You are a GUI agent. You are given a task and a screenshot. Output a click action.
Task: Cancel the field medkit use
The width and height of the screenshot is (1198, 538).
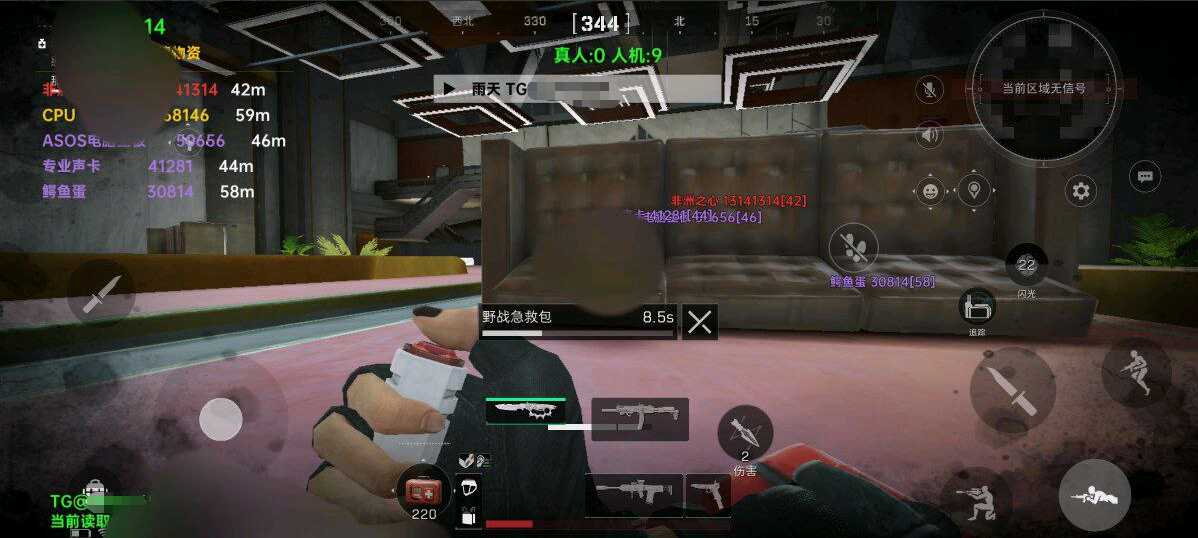pyautogui.click(x=700, y=321)
